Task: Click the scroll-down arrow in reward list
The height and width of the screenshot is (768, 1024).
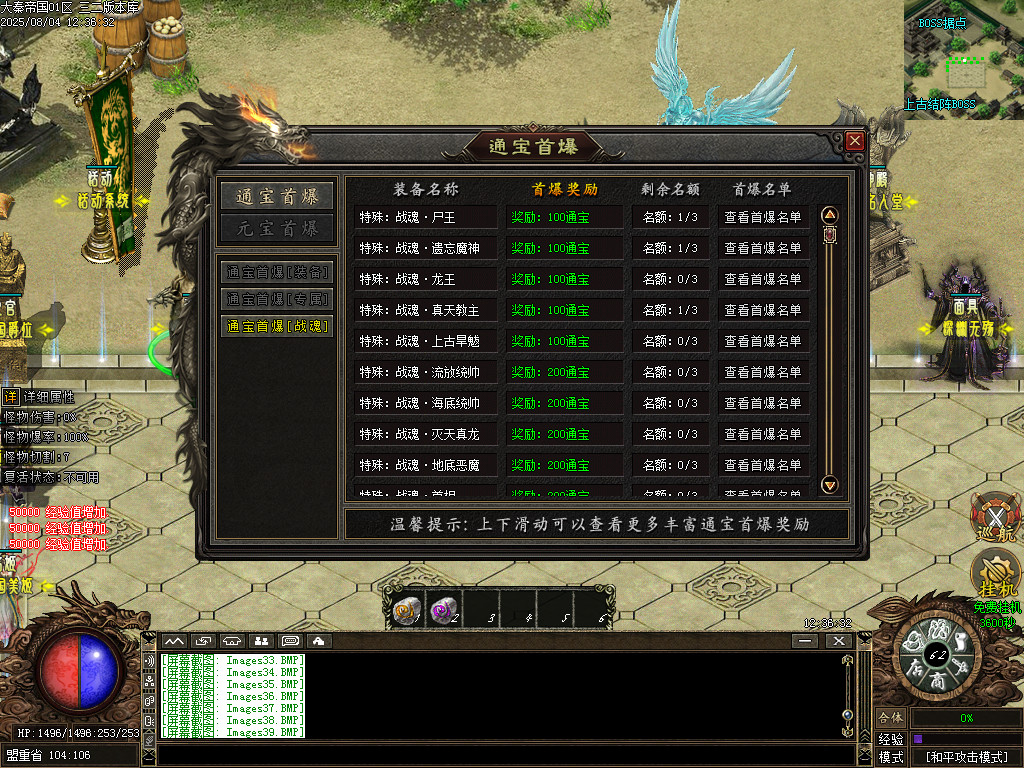Action: tap(829, 485)
